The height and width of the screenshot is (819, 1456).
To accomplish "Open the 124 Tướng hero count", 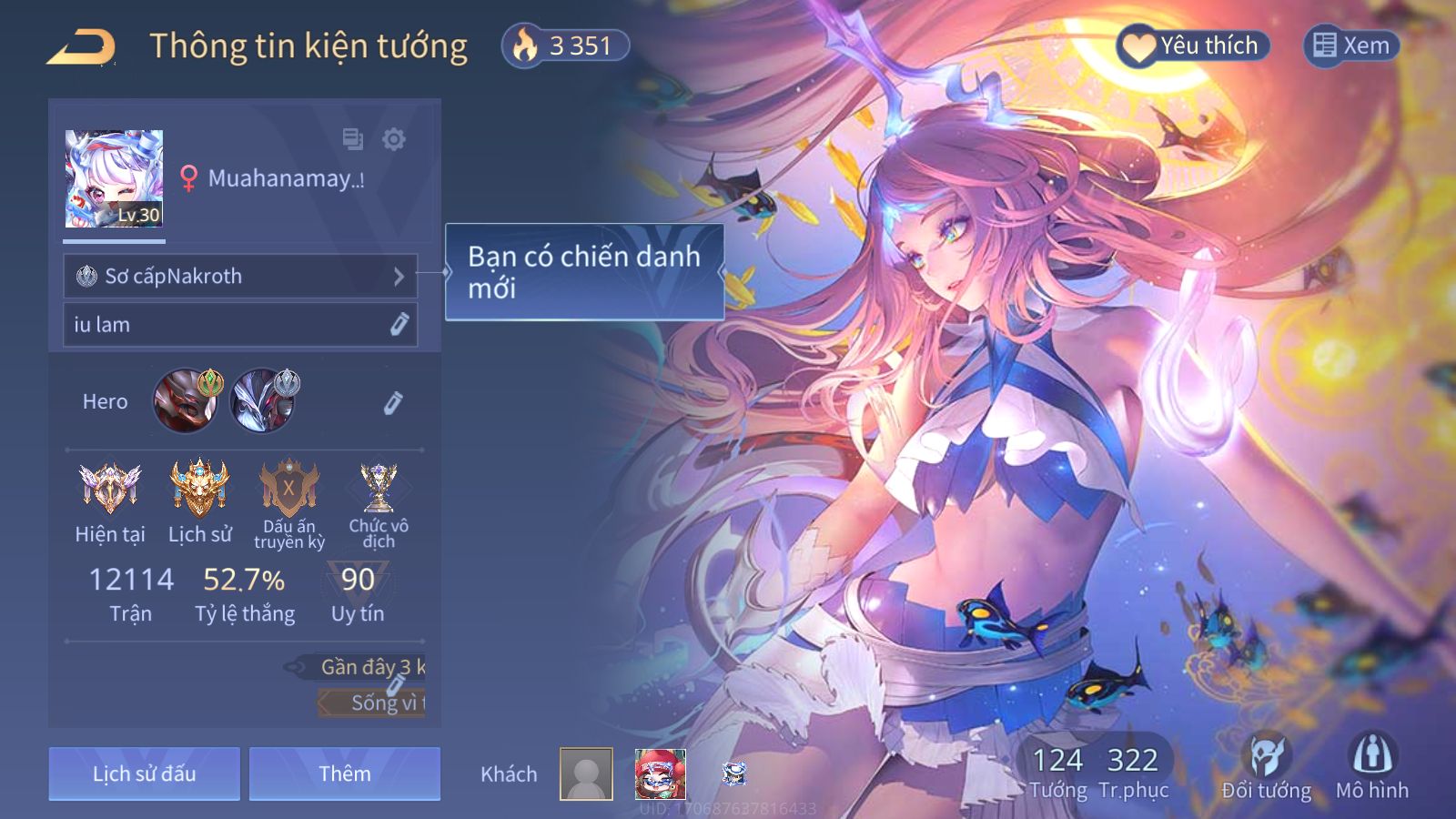I will [x=1057, y=772].
